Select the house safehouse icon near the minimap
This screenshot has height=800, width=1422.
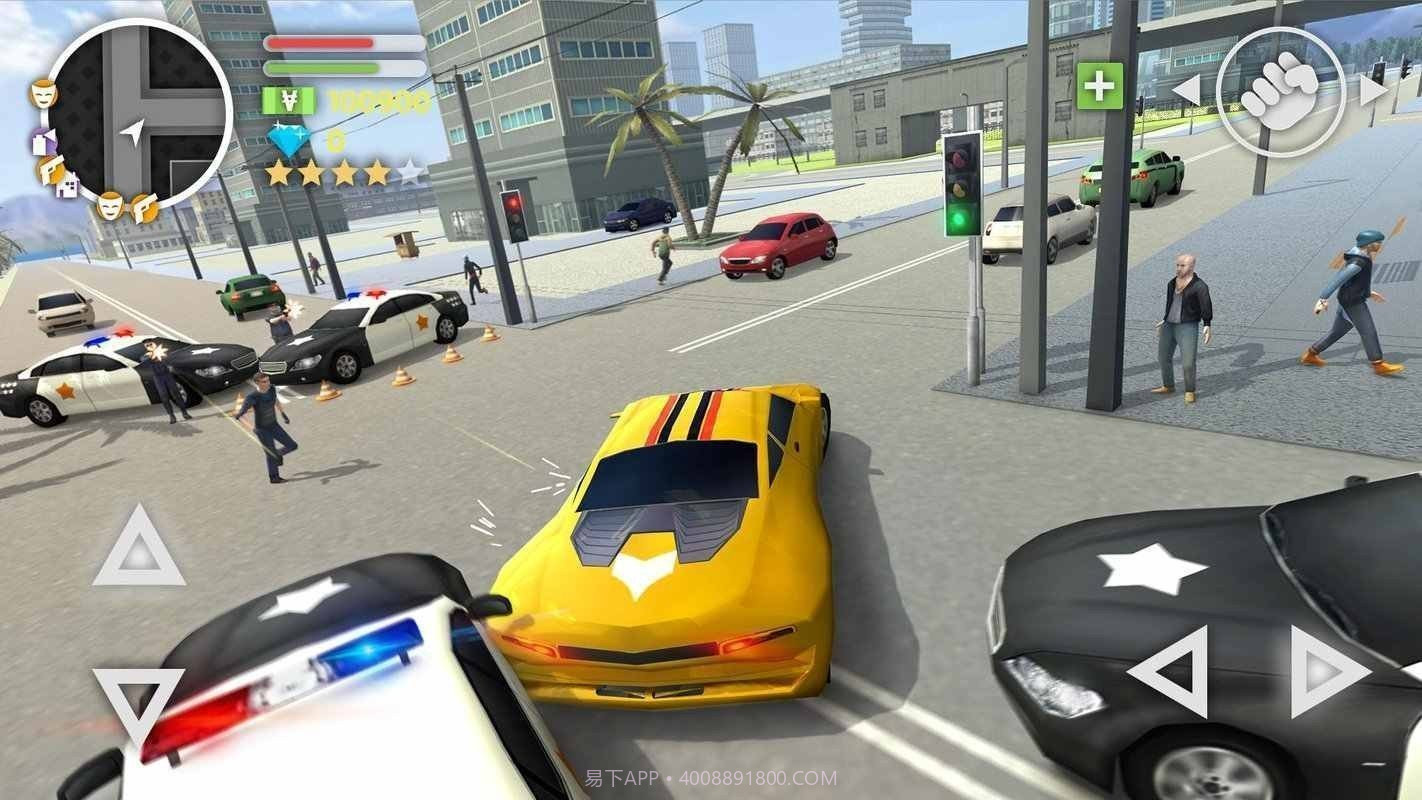pyautogui.click(x=67, y=187)
